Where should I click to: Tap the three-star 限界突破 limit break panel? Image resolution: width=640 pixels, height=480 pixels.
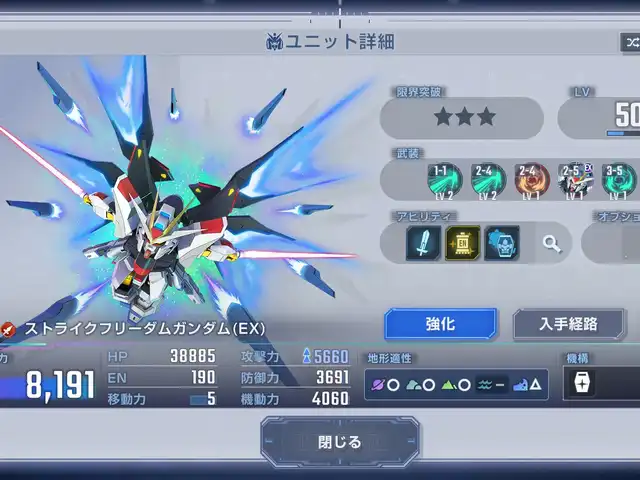(x=463, y=117)
